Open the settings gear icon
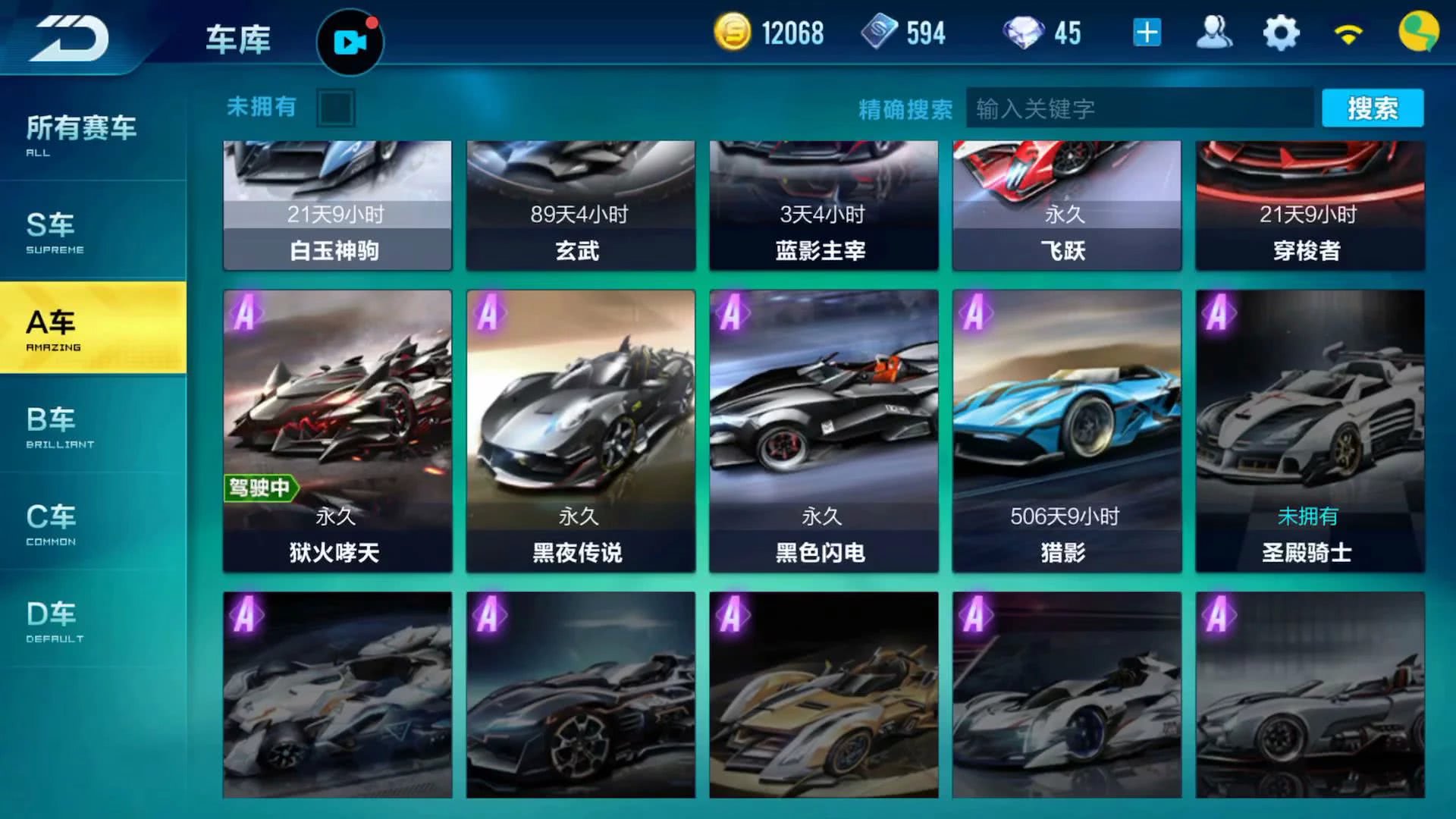This screenshot has width=1456, height=819. coord(1281,33)
